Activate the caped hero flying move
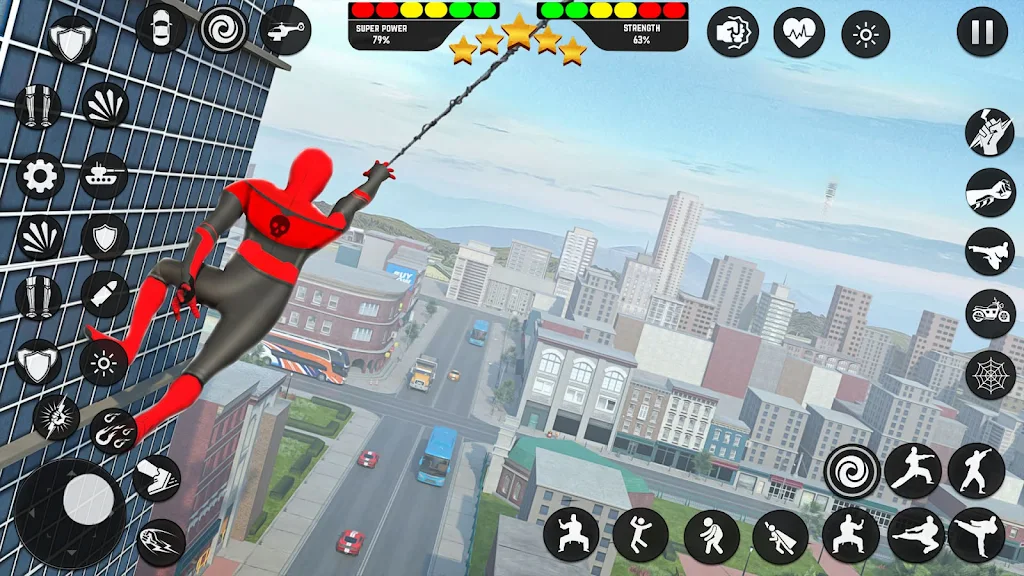The height and width of the screenshot is (576, 1024). pos(780,536)
